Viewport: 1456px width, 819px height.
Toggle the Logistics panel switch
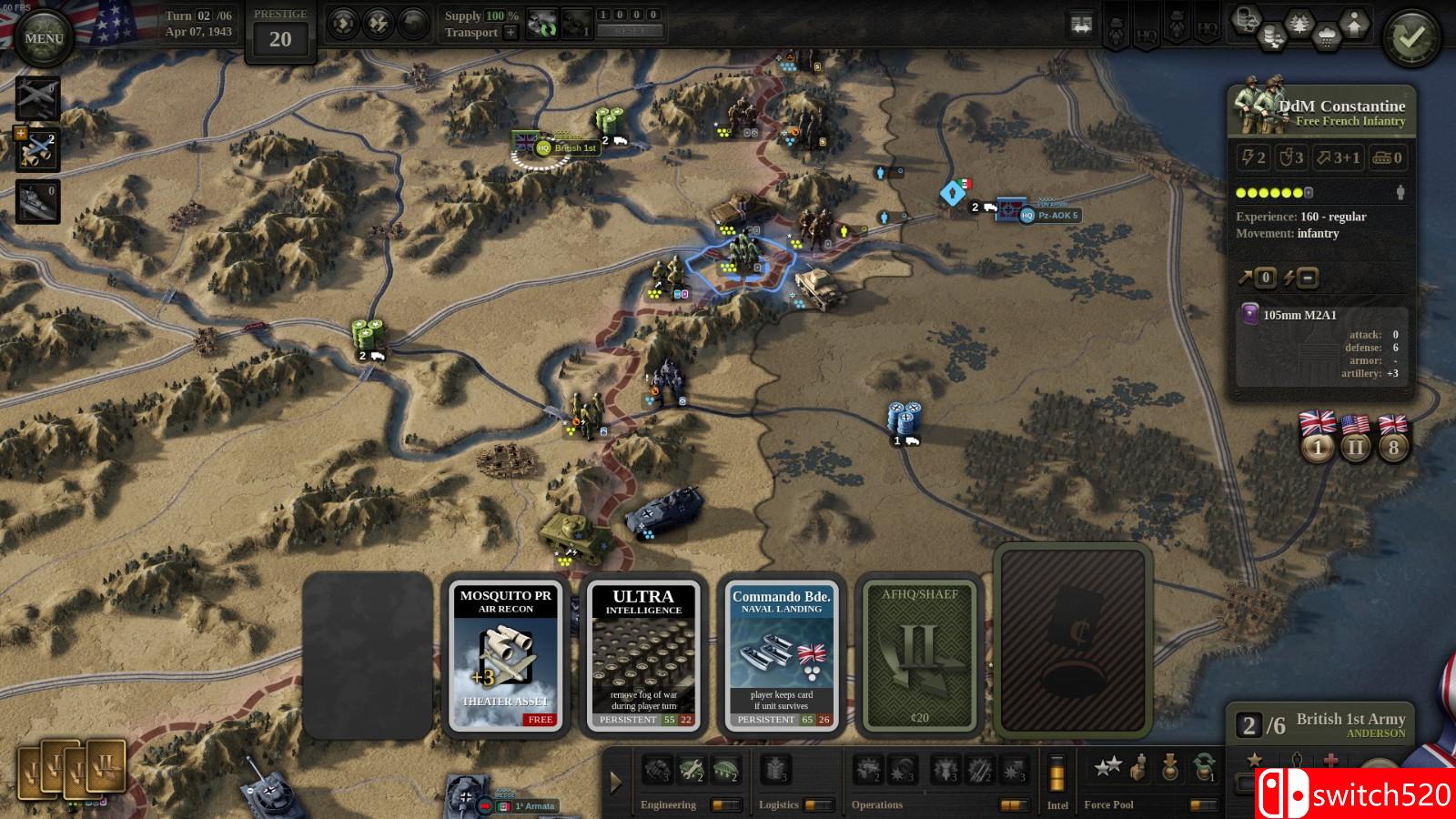click(818, 804)
